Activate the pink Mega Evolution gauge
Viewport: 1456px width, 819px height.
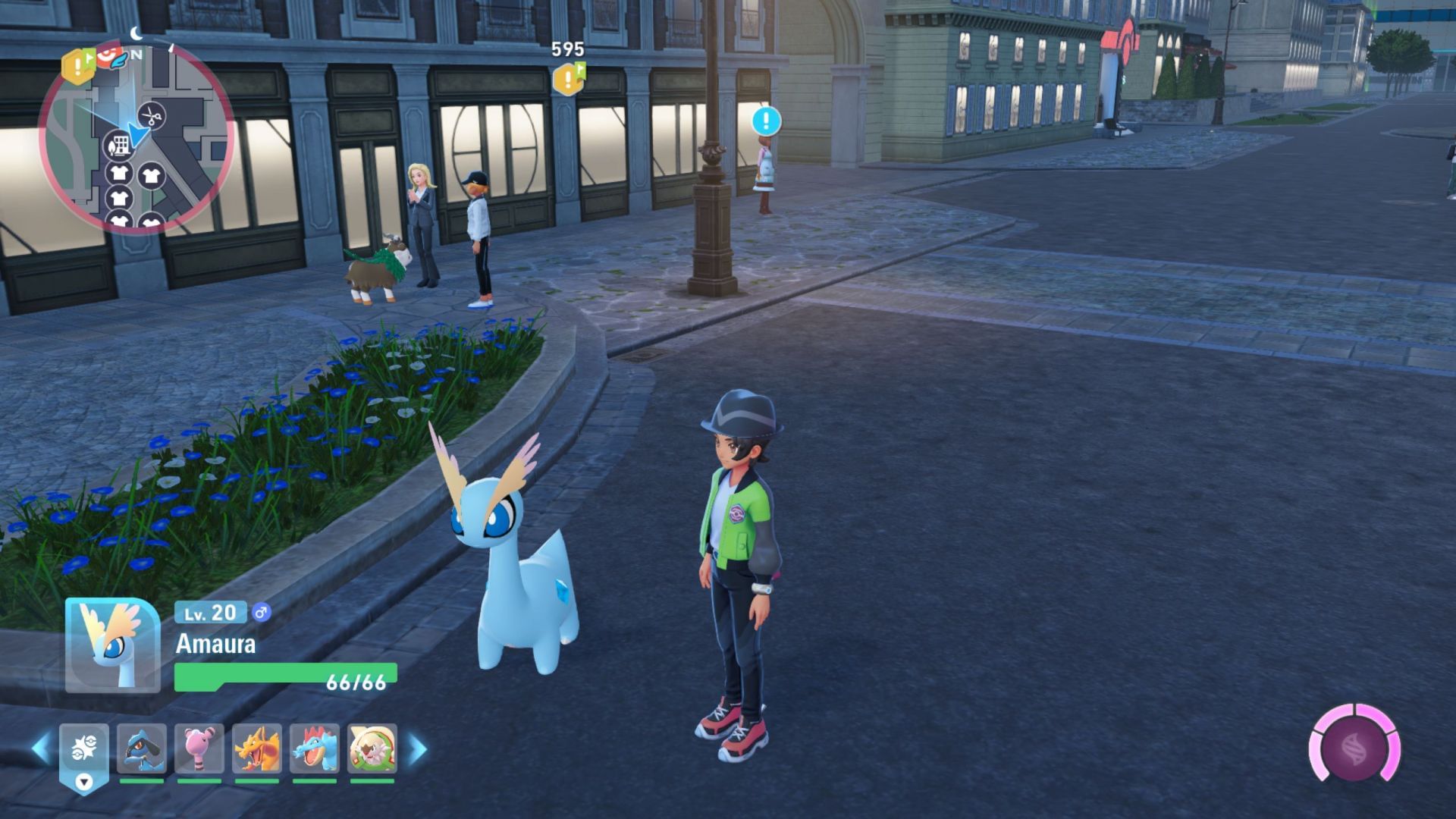[x=1354, y=748]
